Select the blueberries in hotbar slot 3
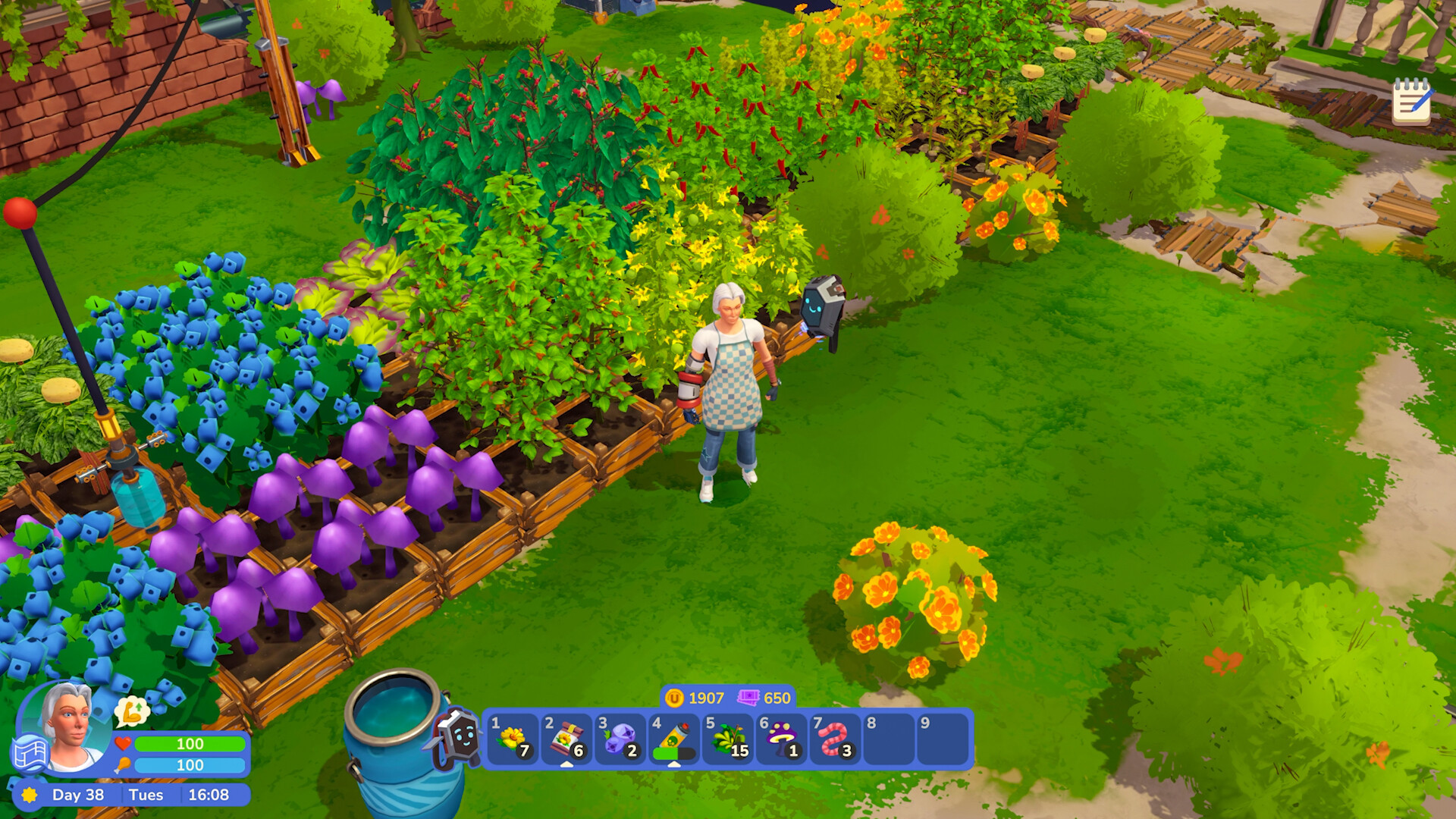The image size is (1456, 819). 620,738
